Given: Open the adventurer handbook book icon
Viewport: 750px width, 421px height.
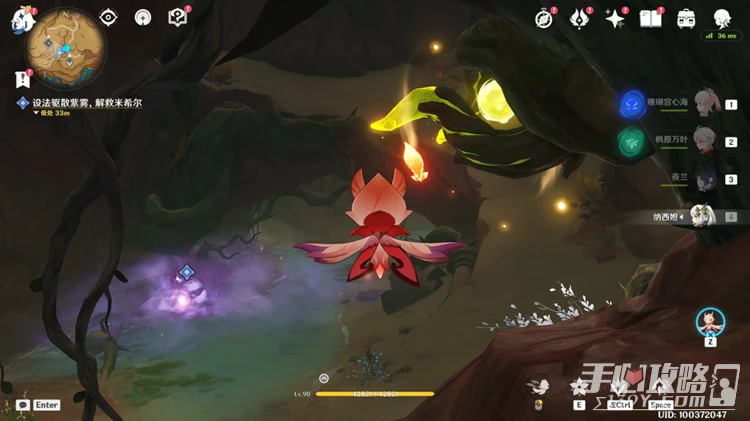Looking at the screenshot, I should click(x=651, y=18).
